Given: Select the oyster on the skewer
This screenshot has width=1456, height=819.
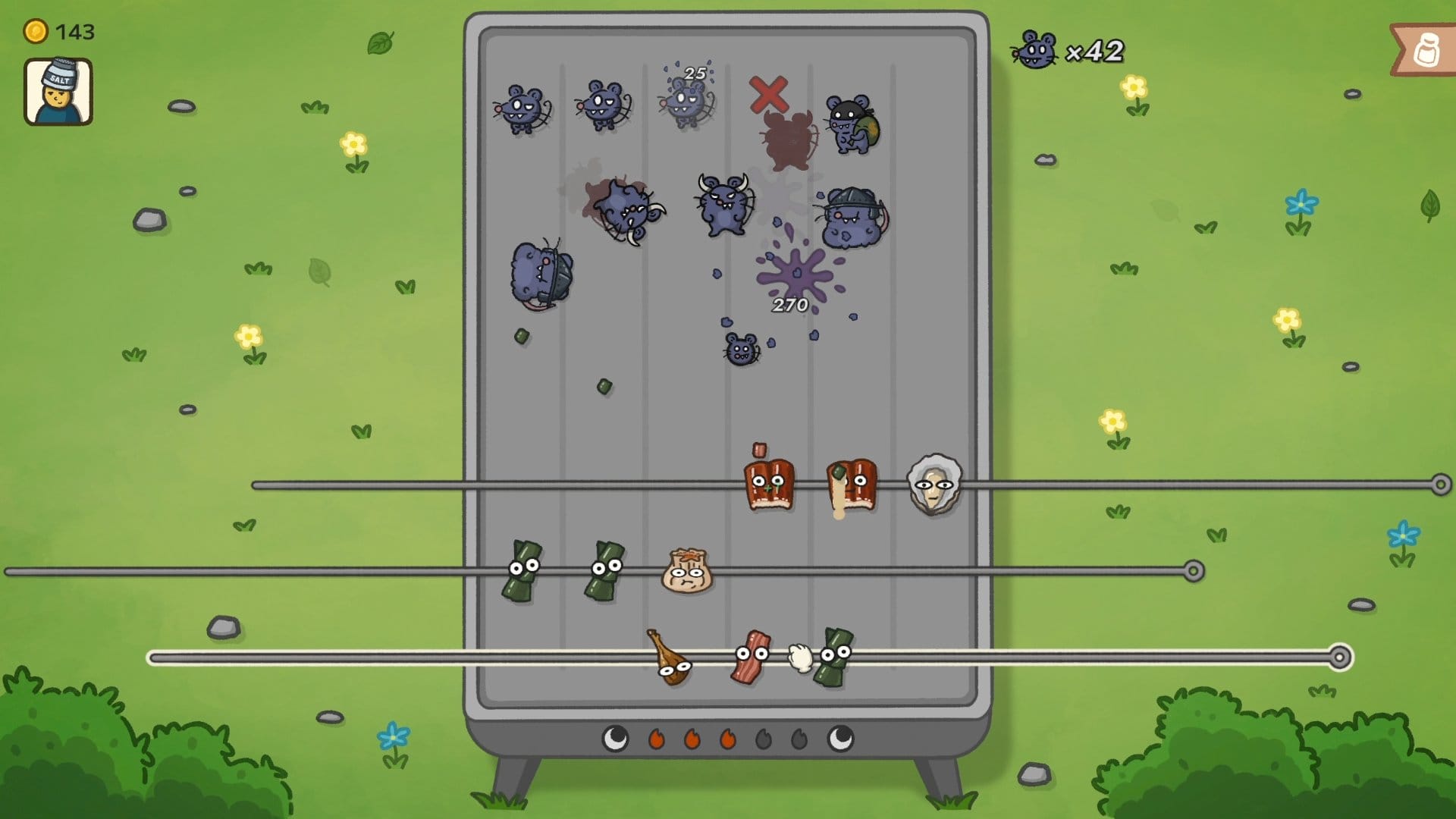Looking at the screenshot, I should [934, 484].
